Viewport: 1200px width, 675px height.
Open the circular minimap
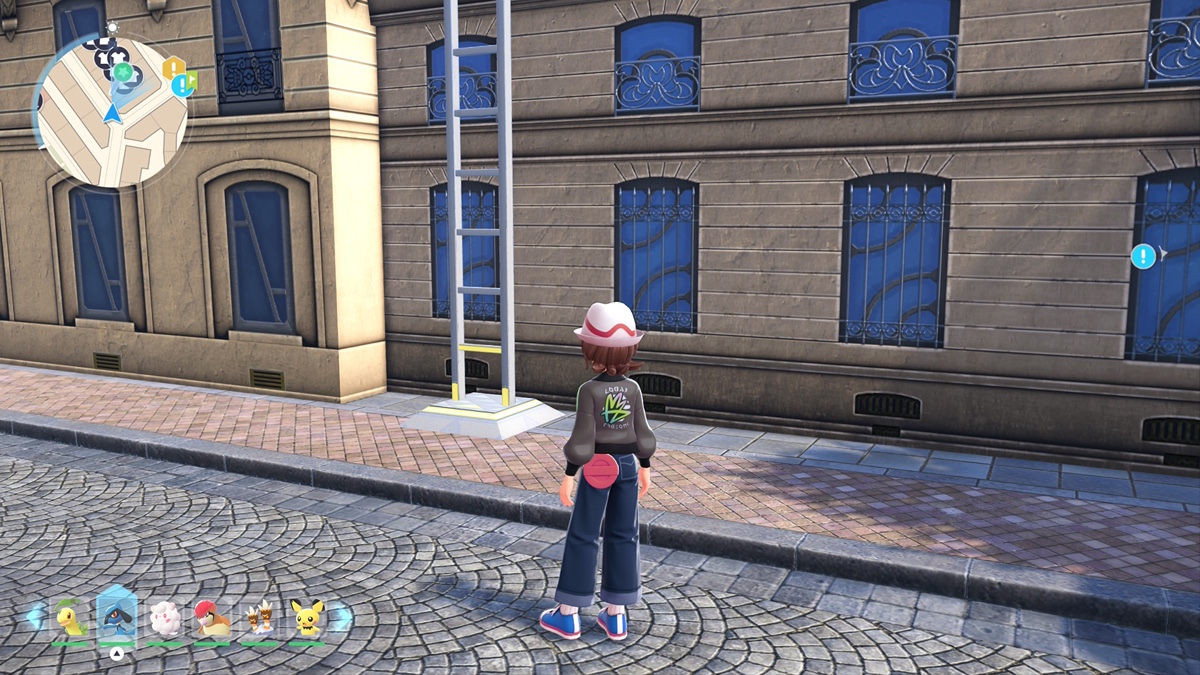tap(110, 110)
